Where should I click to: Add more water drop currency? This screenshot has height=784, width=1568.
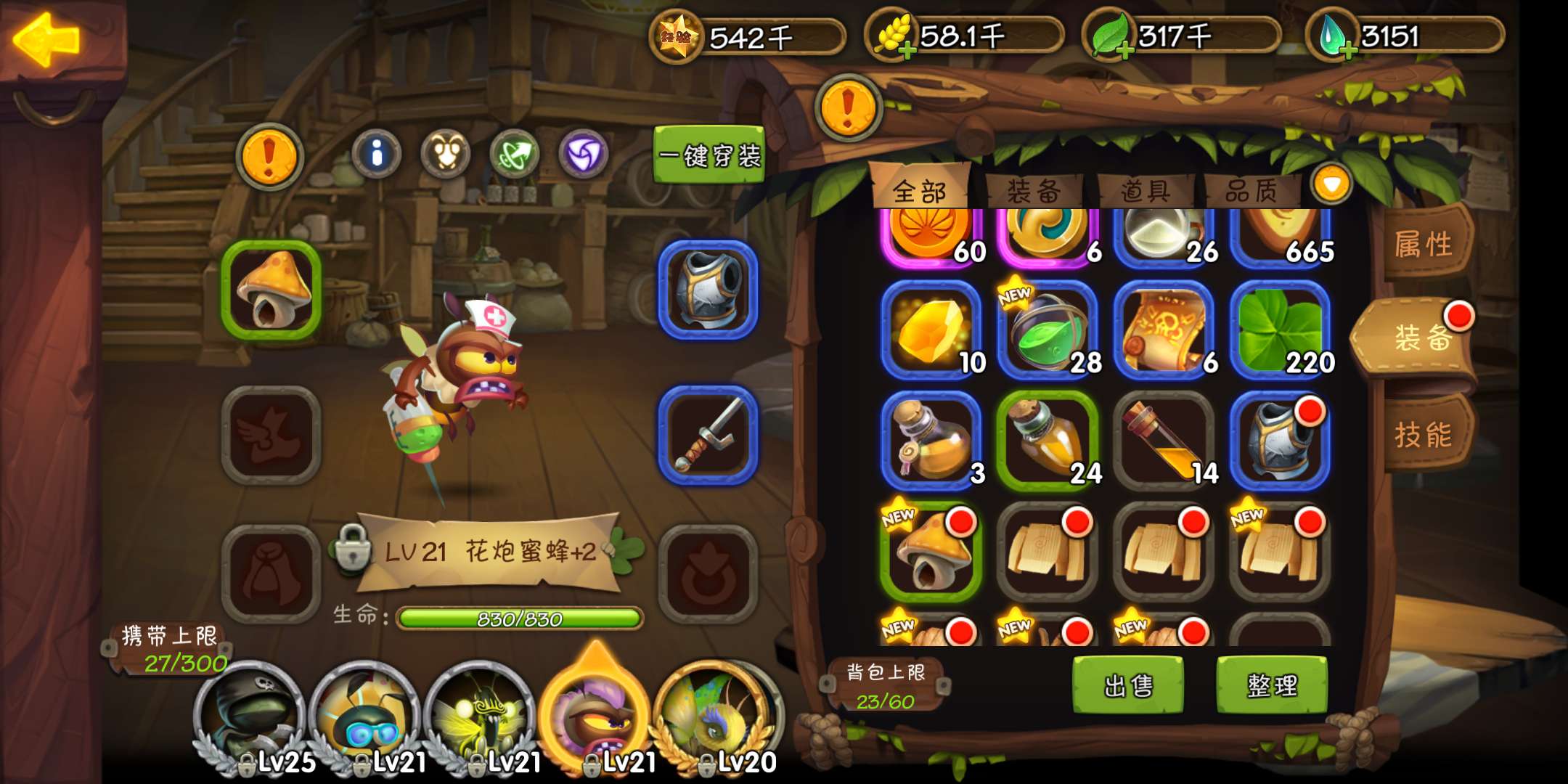click(x=1347, y=51)
